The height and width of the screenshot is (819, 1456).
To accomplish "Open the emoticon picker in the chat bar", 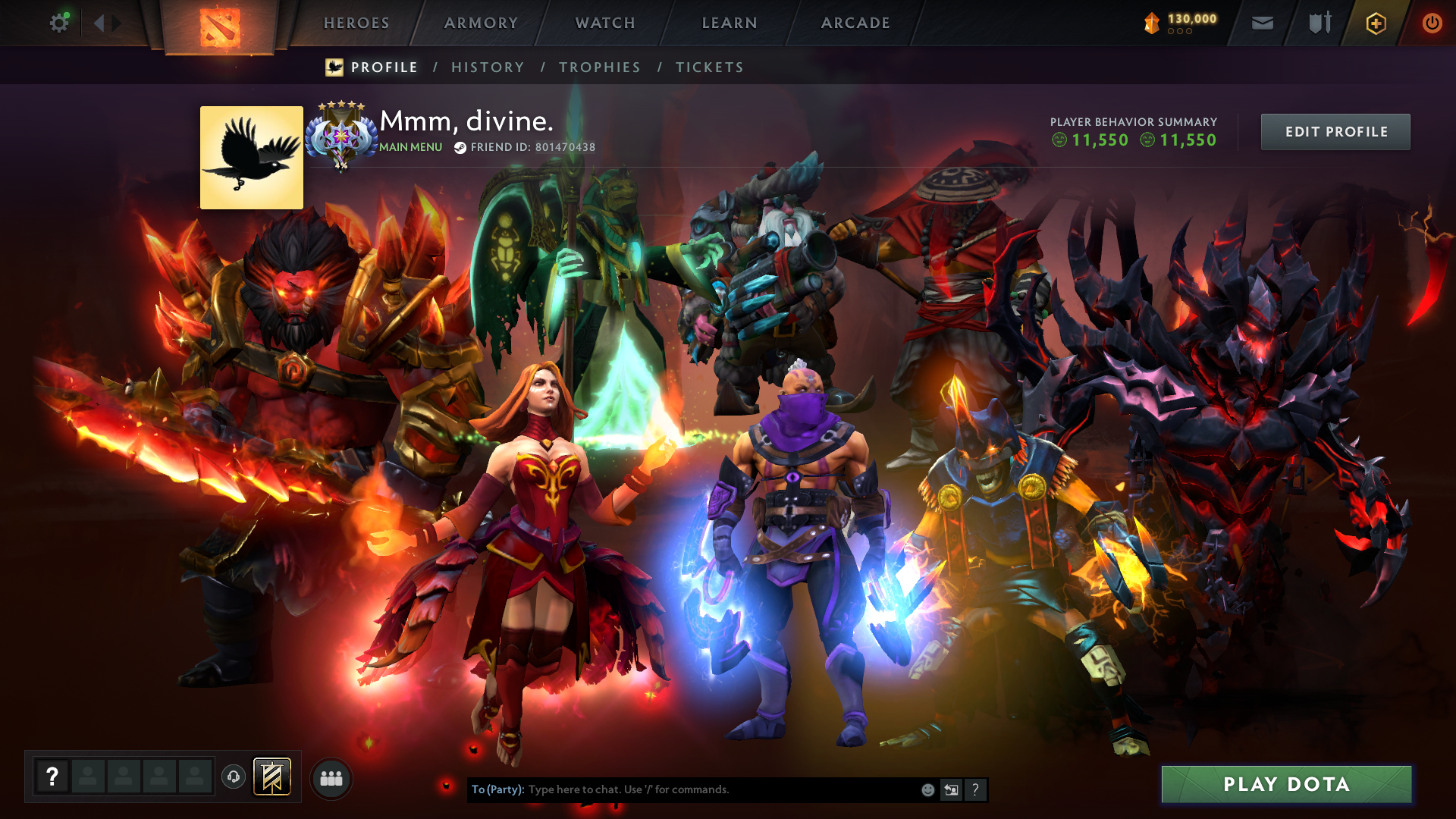I will pos(927,789).
